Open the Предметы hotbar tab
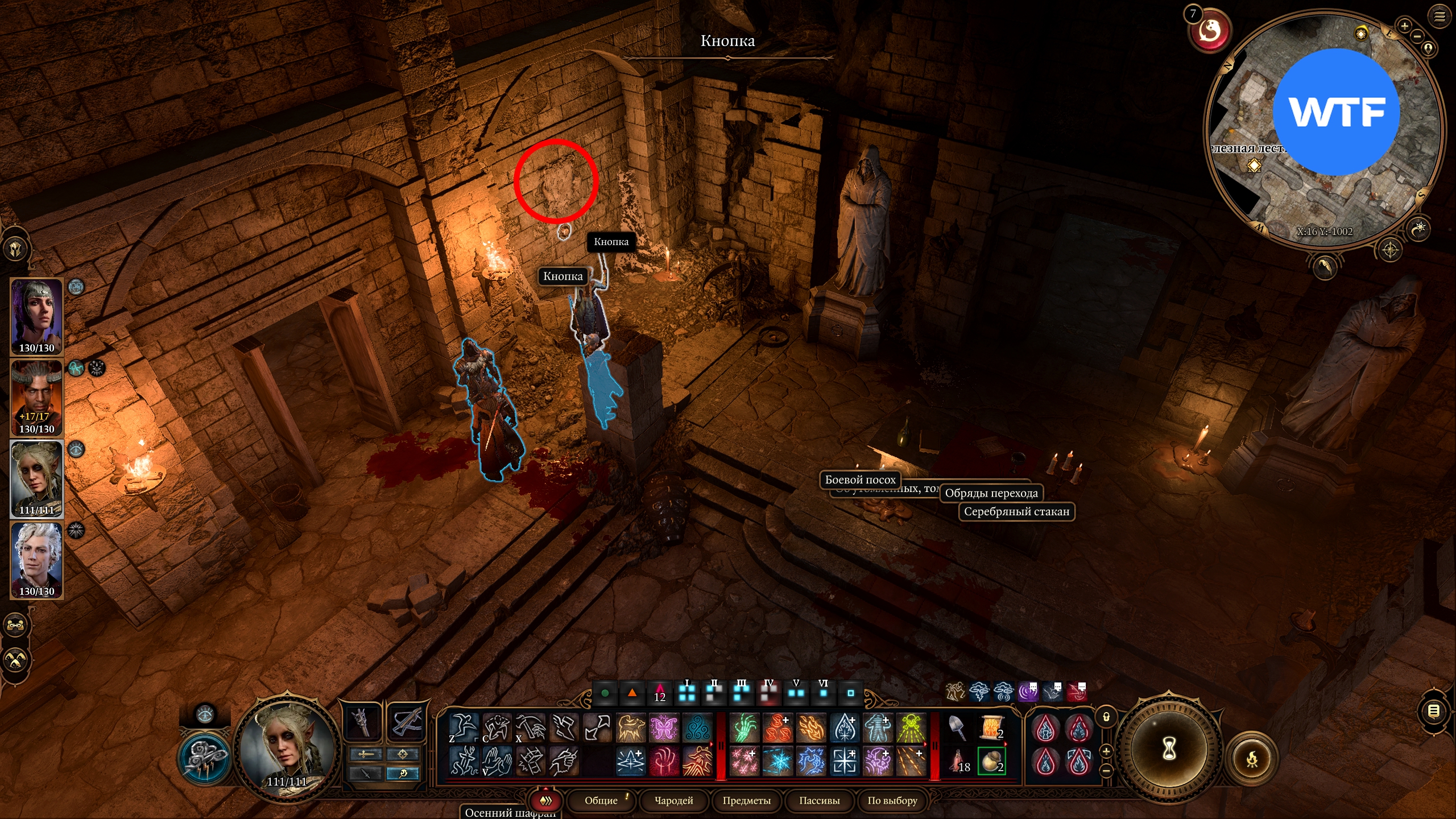Image resolution: width=1456 pixels, height=819 pixels. 746,800
